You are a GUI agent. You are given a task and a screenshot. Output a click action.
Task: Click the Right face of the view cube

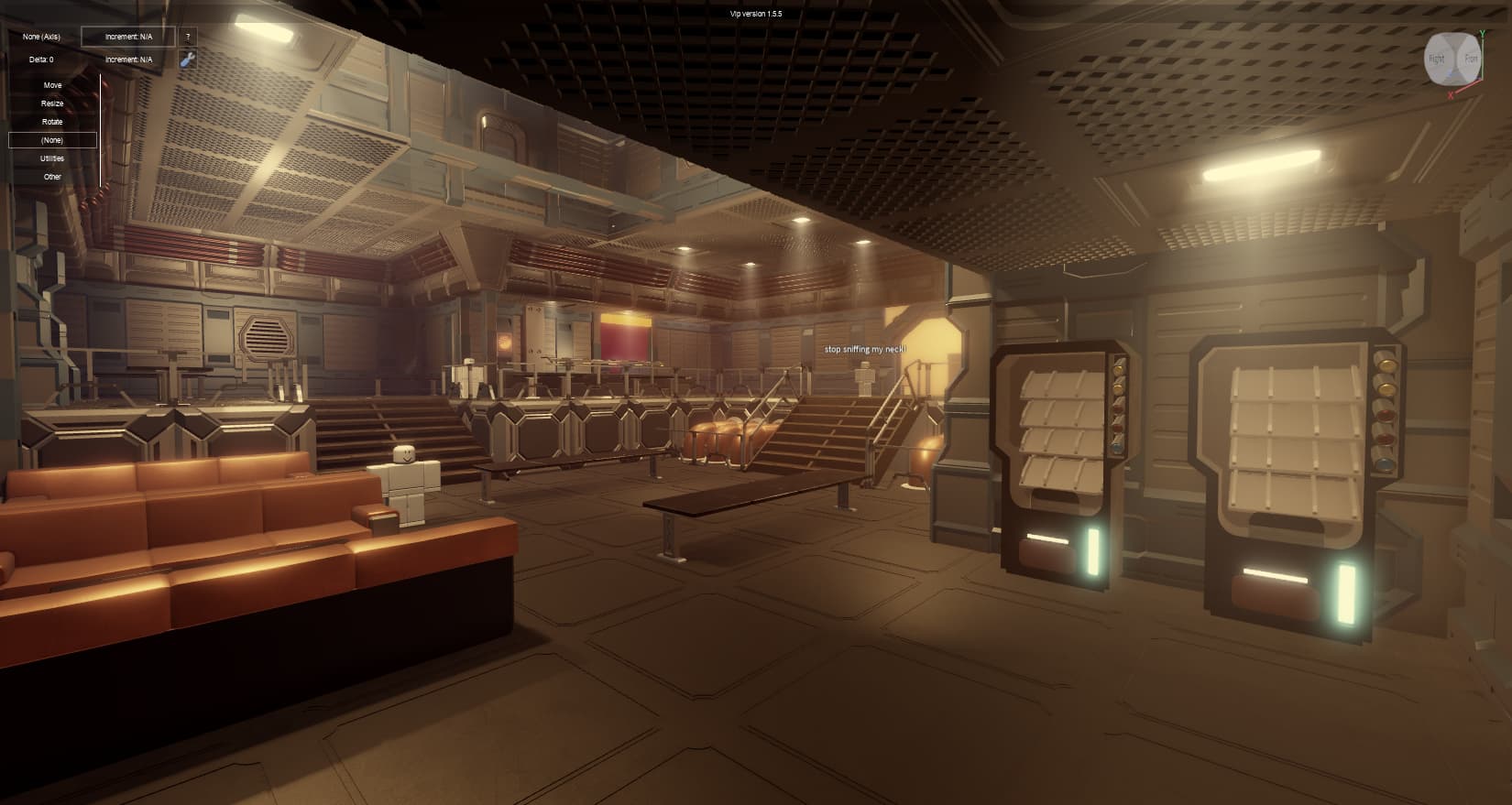coord(1436,58)
